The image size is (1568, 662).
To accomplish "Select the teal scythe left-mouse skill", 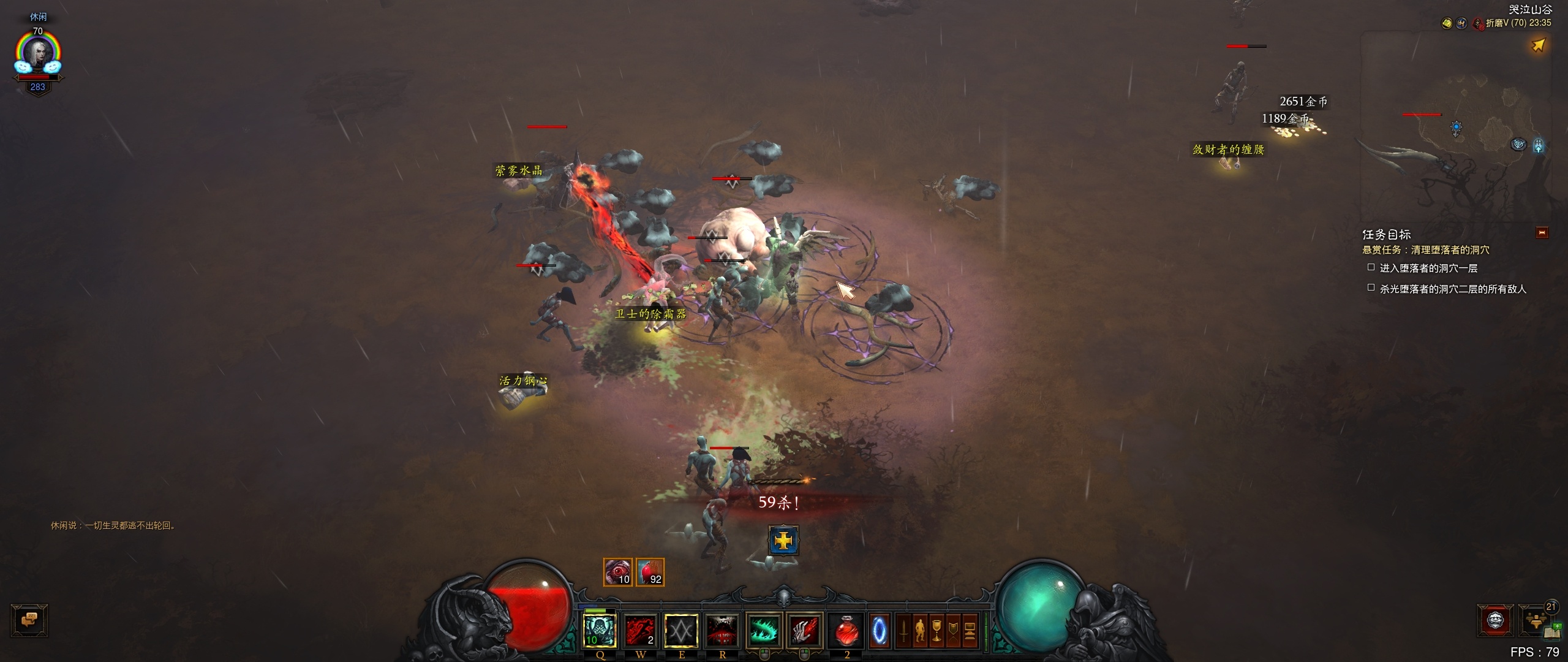I will pos(764,630).
